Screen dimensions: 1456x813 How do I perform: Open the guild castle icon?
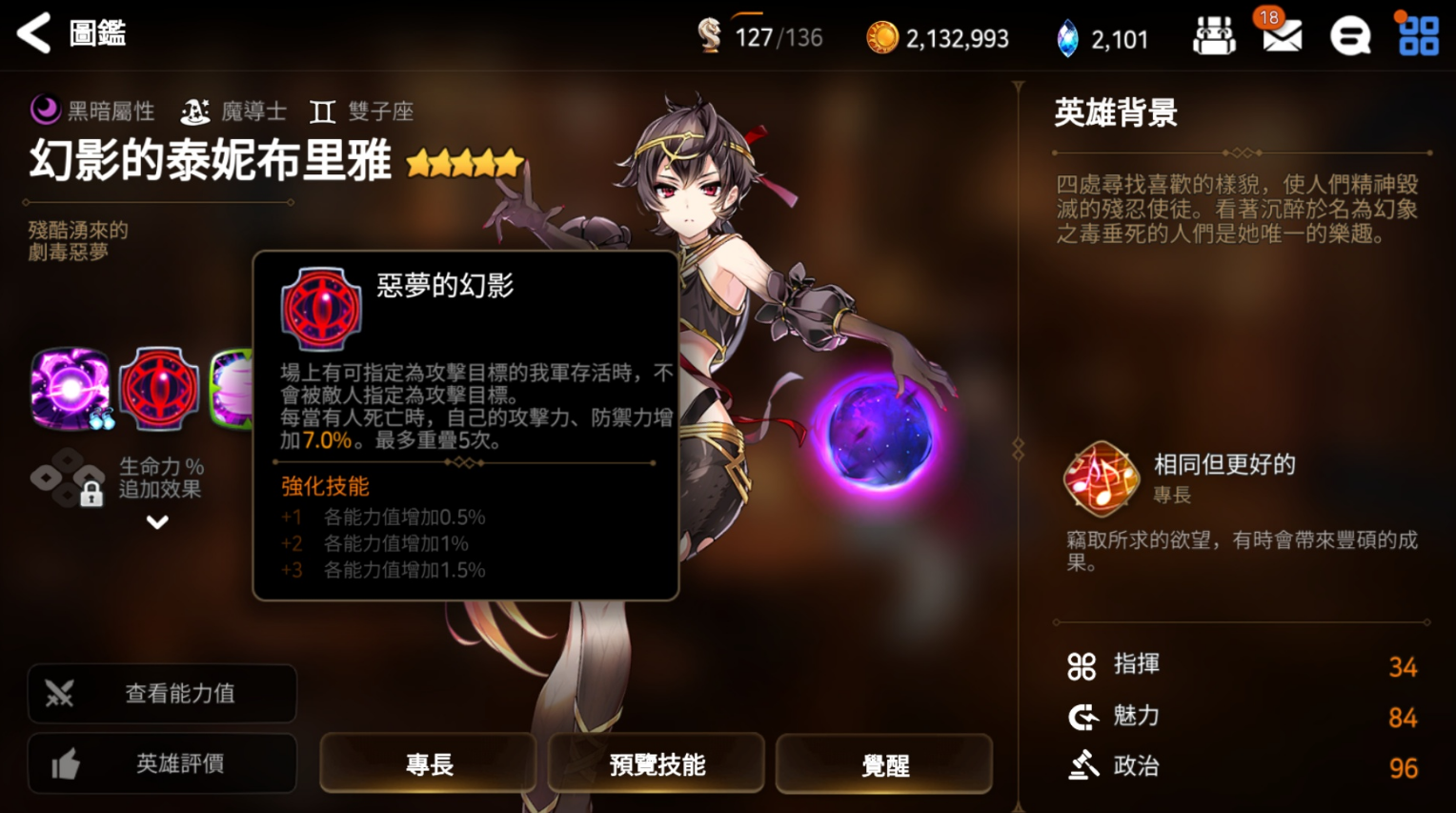pyautogui.click(x=1214, y=37)
